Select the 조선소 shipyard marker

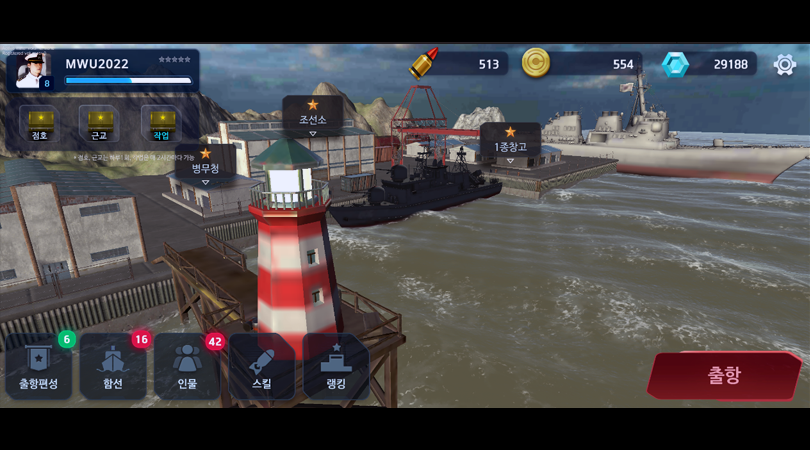point(312,115)
